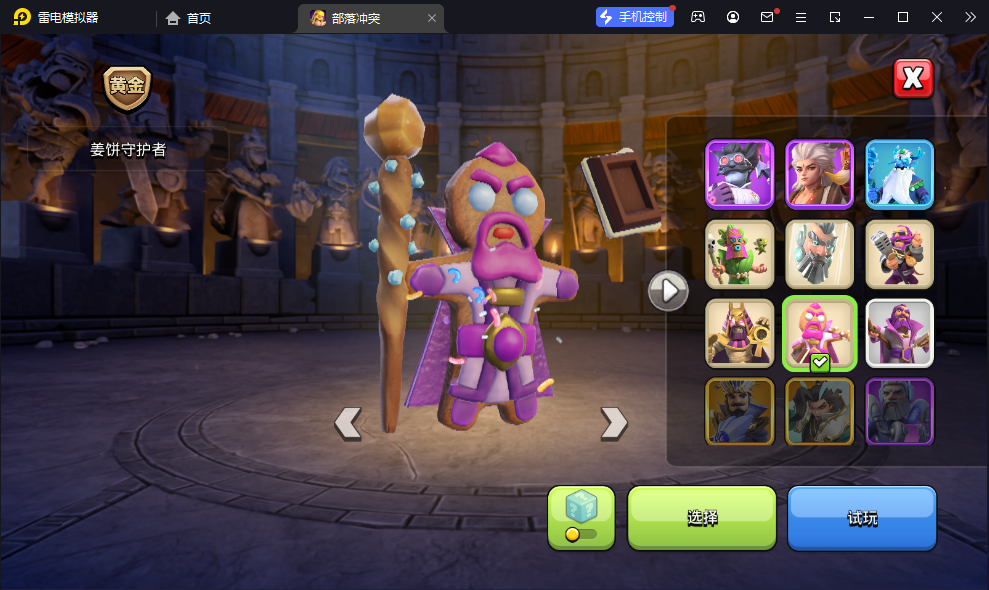Open the green cube random skin button
989x590 pixels.
(x=581, y=517)
